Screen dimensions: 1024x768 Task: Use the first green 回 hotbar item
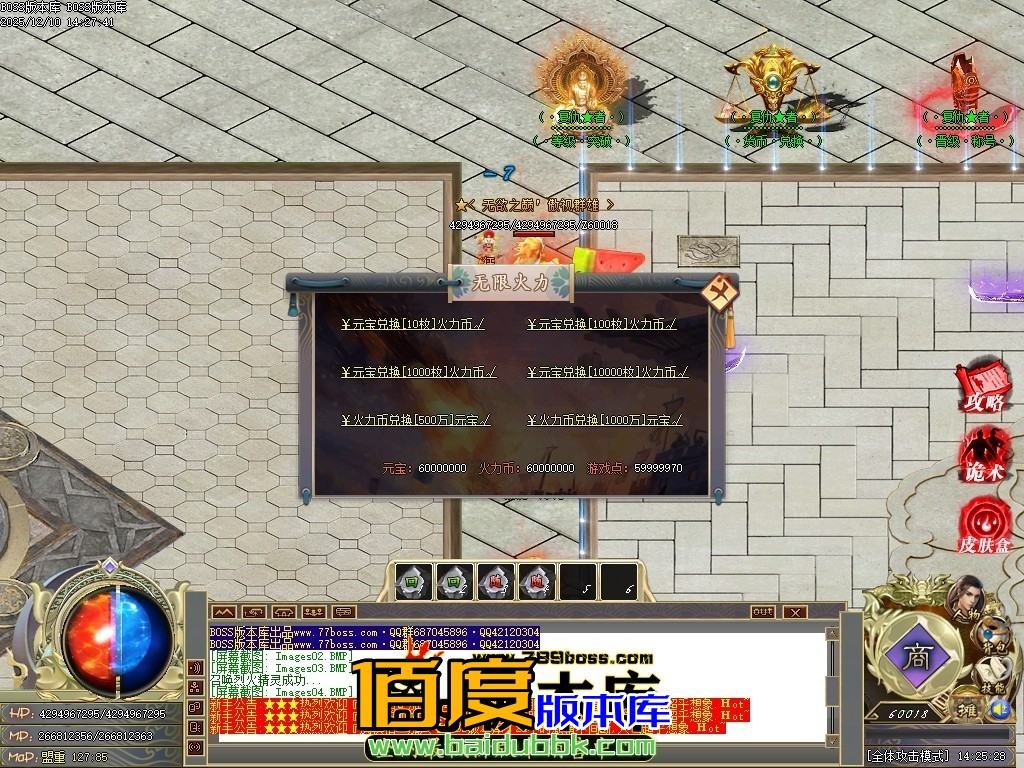[x=413, y=581]
